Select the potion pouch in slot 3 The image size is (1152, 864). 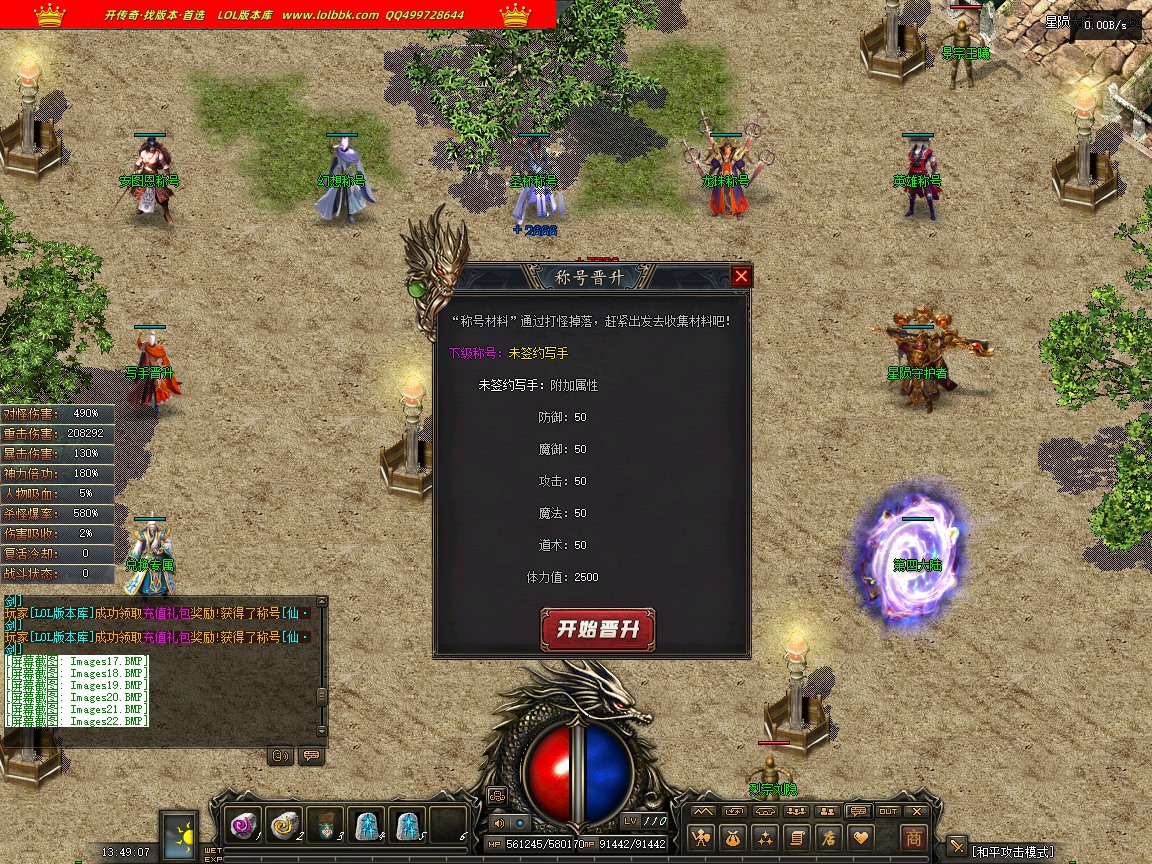point(325,824)
